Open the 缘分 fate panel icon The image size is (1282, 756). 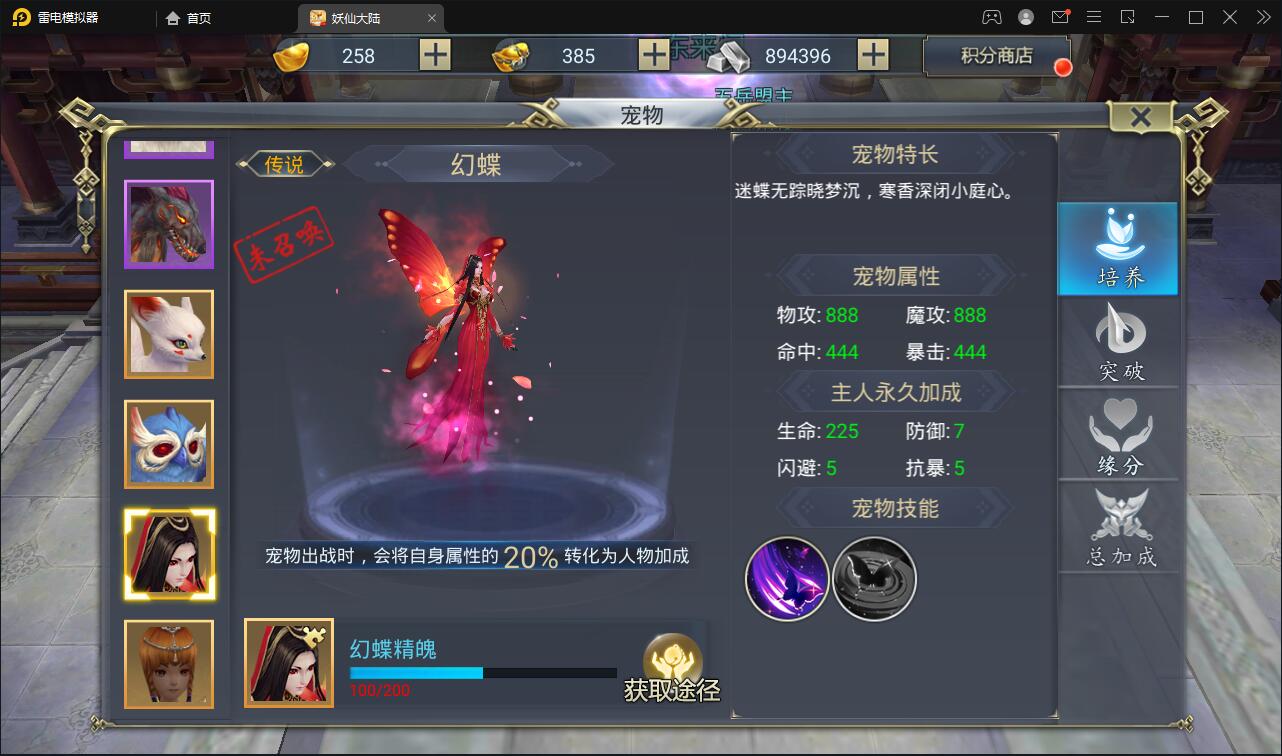coord(1117,435)
